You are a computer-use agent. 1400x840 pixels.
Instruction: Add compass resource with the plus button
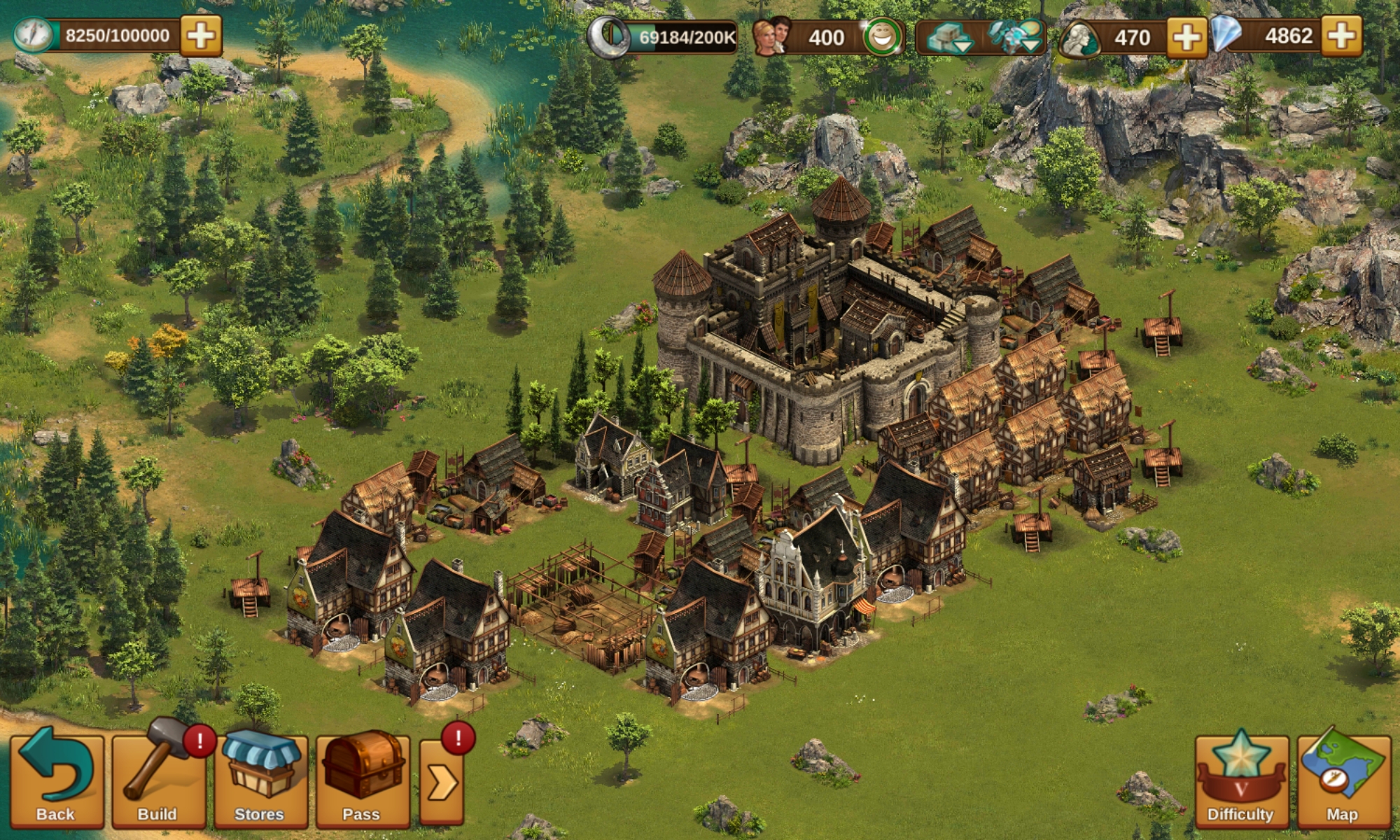click(x=201, y=36)
